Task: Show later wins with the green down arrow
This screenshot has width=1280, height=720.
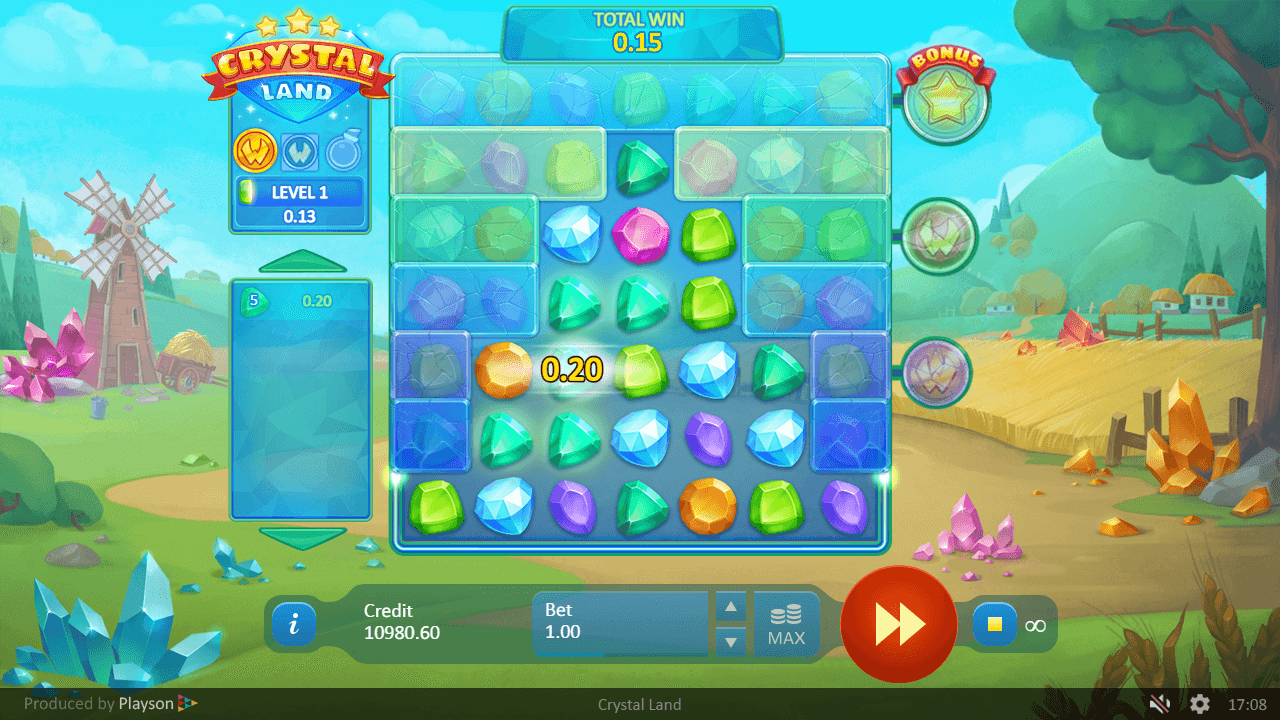Action: pos(302,537)
